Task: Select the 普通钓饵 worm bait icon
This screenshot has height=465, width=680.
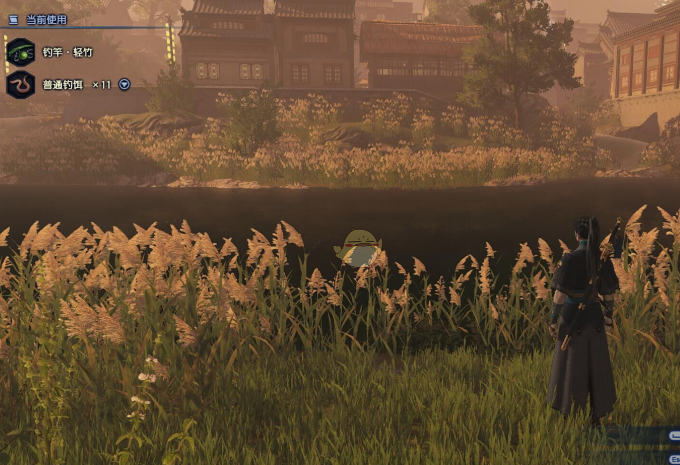Action: pos(20,84)
